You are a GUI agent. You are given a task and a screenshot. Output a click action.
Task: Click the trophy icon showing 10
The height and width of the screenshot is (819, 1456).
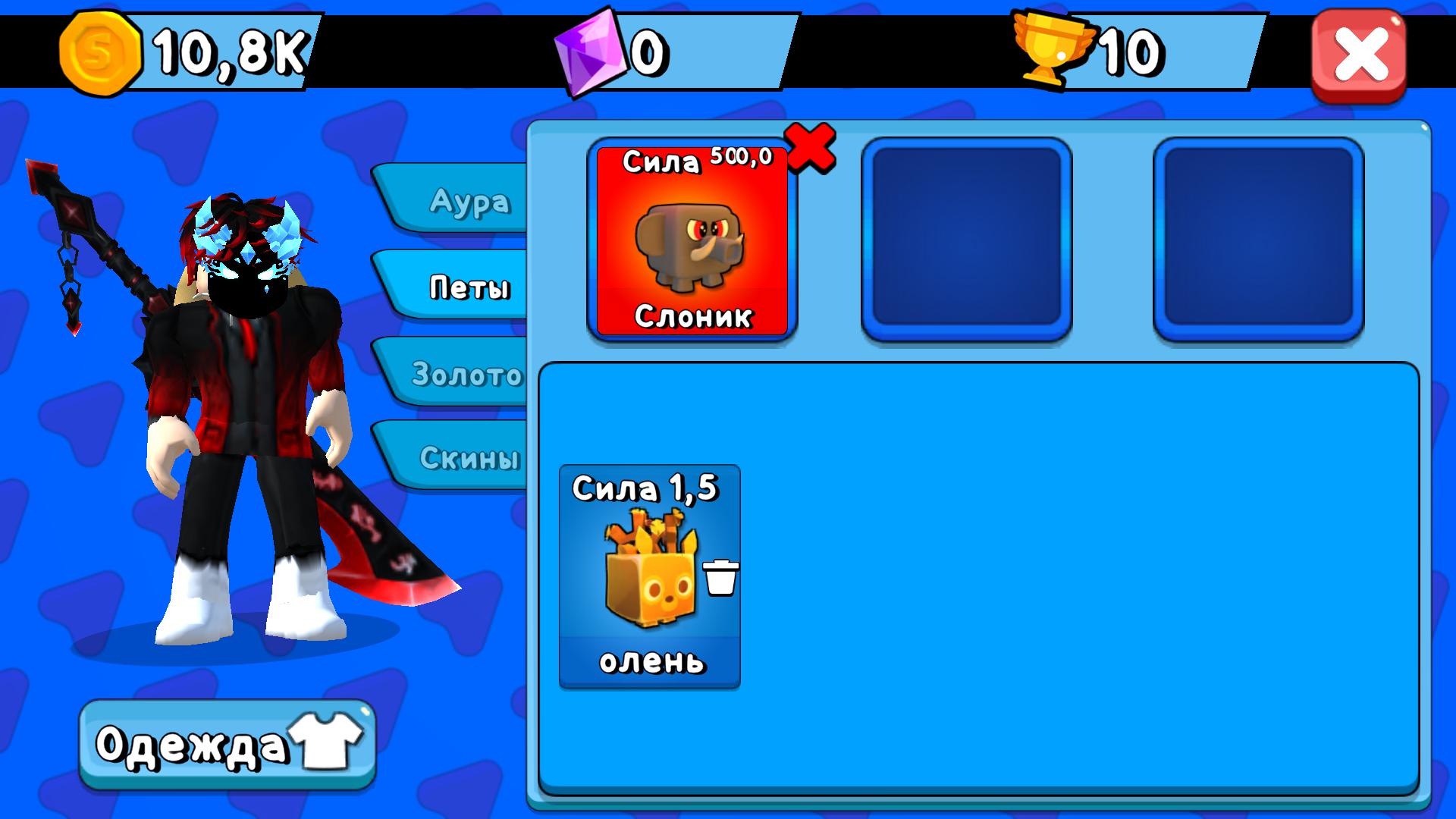click(x=1054, y=49)
